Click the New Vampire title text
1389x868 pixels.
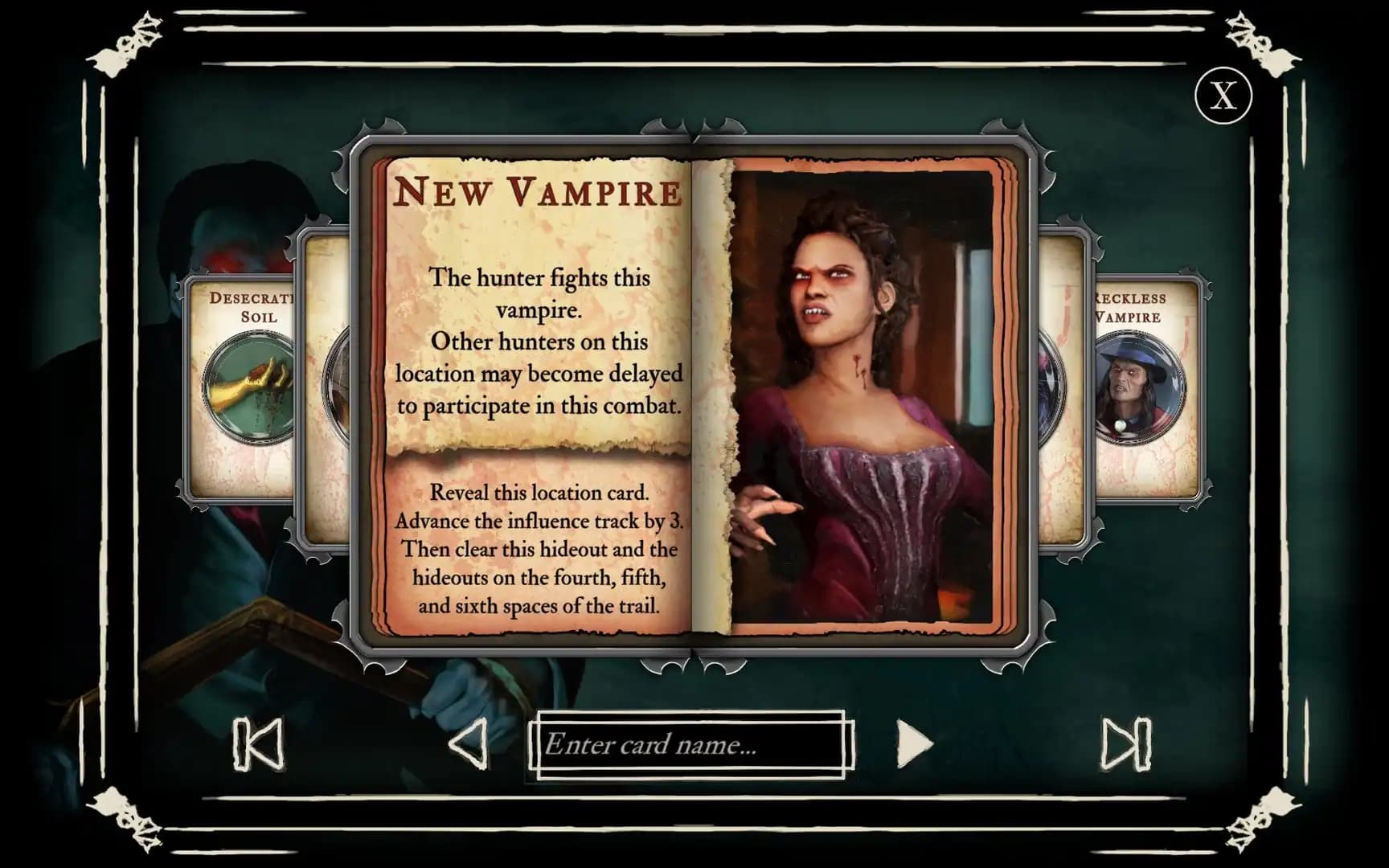click(539, 194)
